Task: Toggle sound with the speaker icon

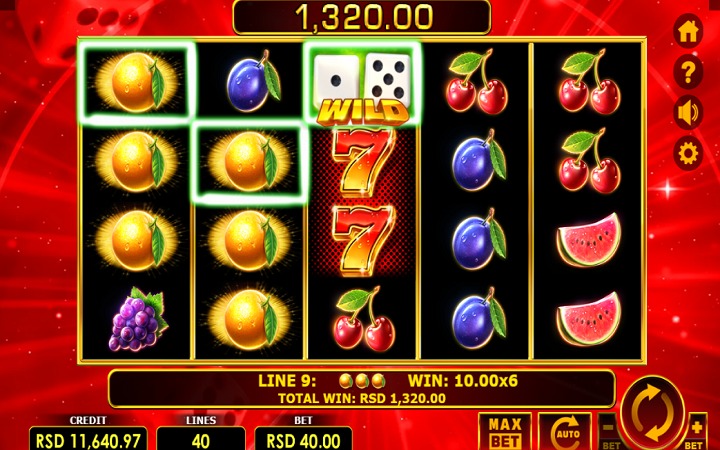Action: tap(688, 112)
